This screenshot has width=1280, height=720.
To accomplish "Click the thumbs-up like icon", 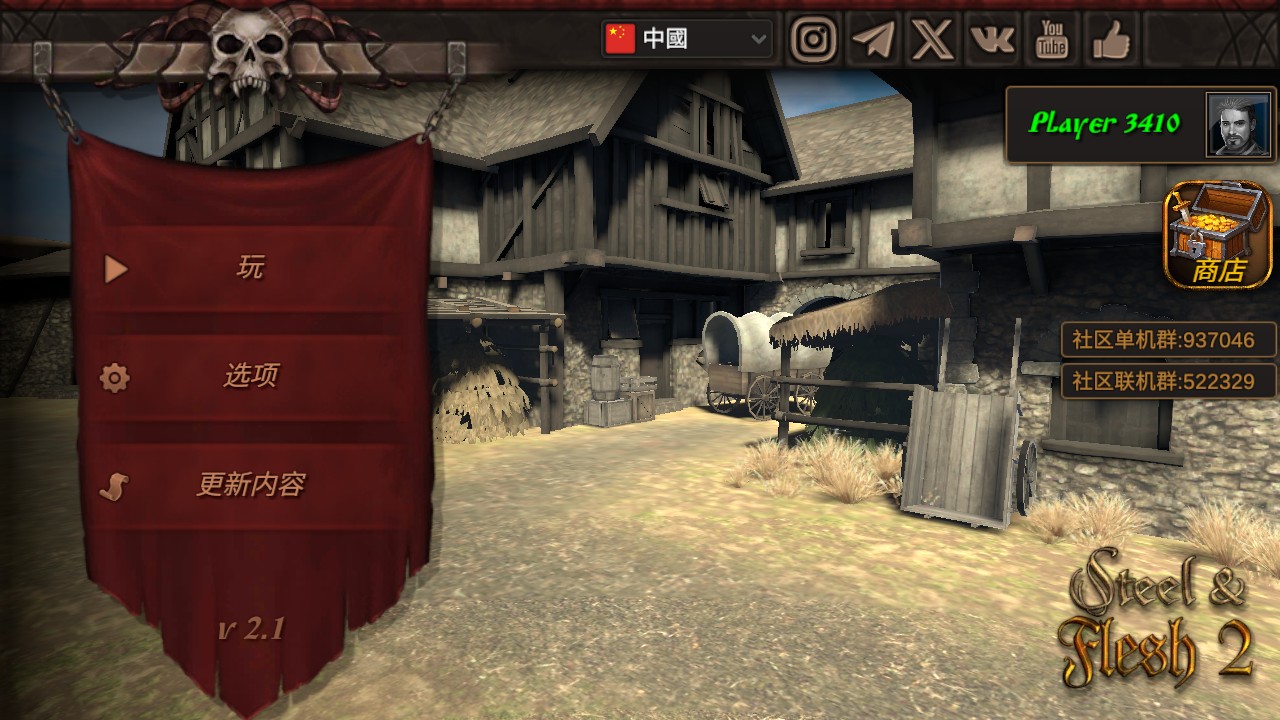I will coord(1110,40).
